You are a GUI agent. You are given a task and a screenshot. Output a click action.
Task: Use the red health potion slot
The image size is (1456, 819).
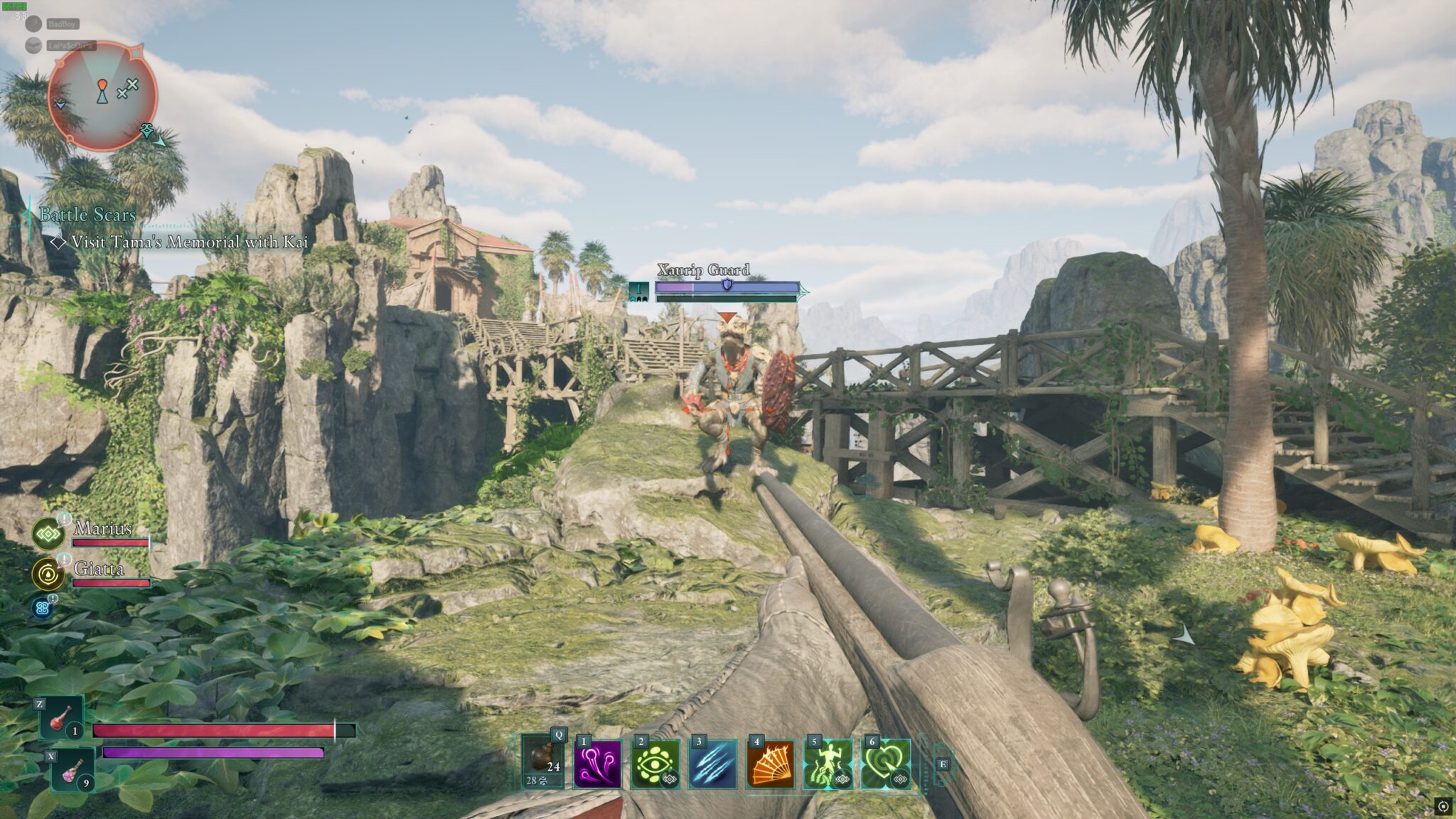61,717
